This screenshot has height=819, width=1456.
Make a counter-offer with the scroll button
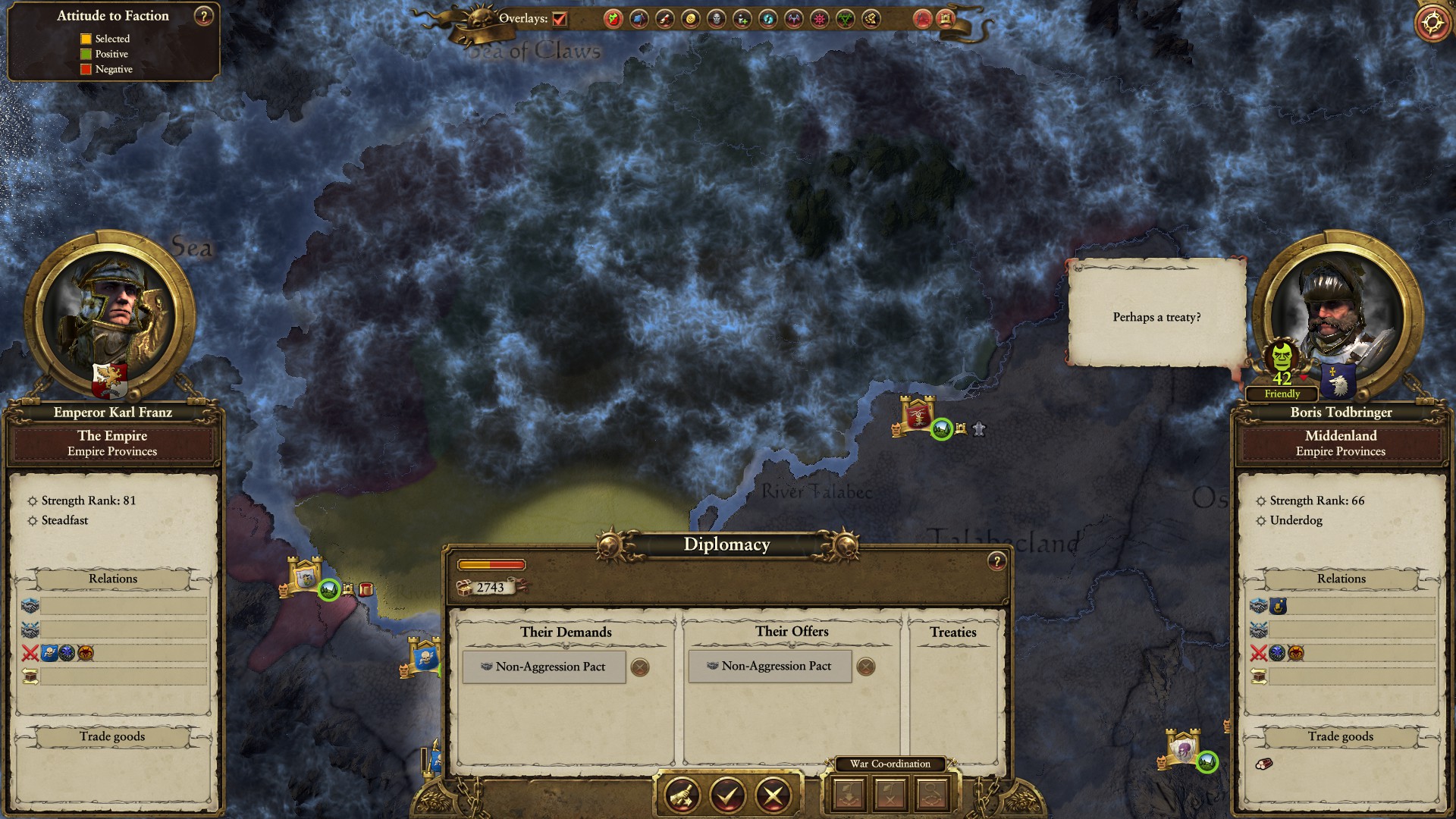(x=681, y=795)
